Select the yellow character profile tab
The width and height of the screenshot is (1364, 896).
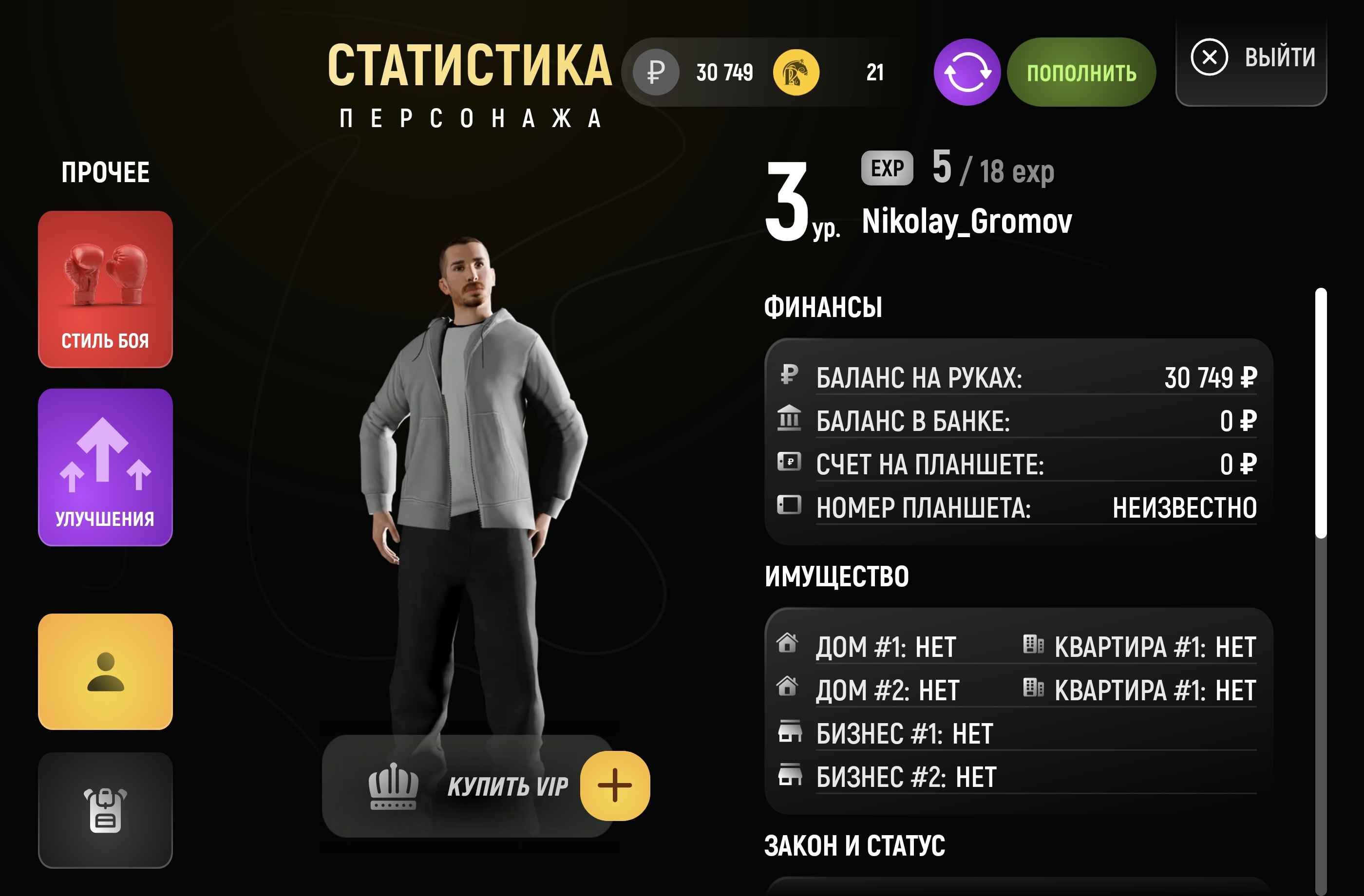click(105, 672)
